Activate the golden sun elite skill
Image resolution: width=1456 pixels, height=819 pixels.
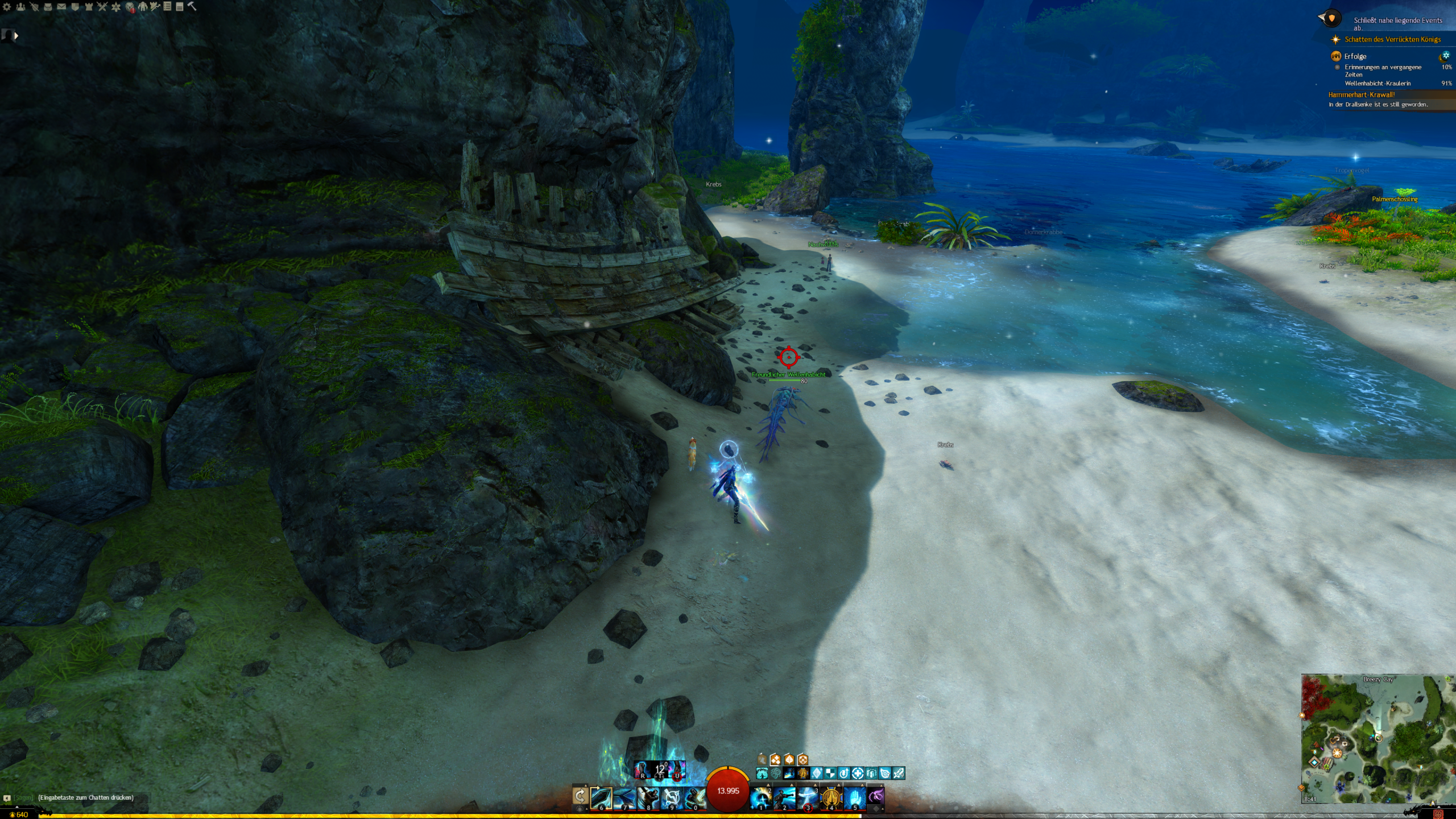point(831,798)
